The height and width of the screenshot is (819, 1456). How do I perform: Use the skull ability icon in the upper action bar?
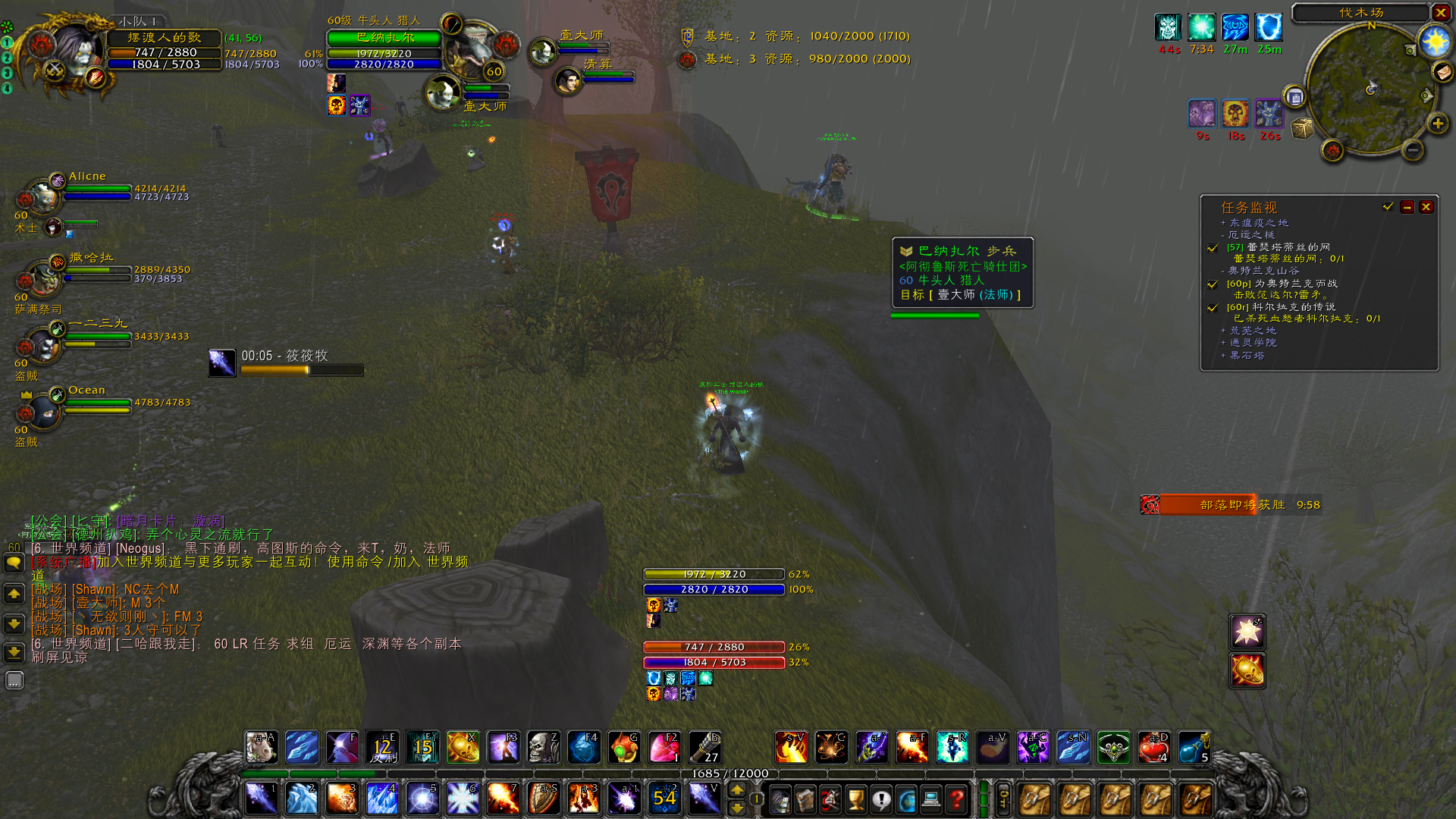(x=544, y=748)
